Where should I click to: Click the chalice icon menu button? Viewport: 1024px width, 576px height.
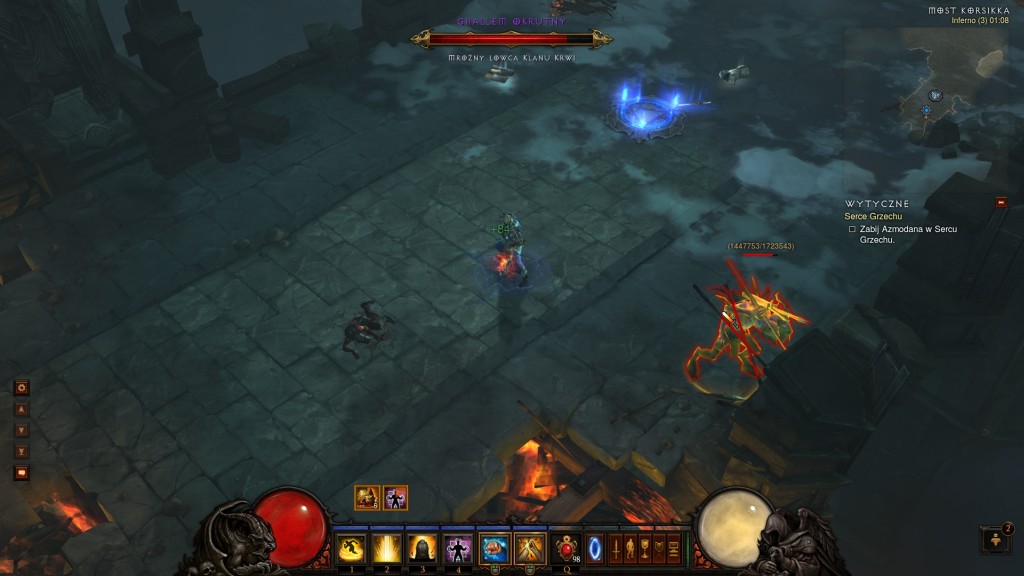tap(645, 549)
